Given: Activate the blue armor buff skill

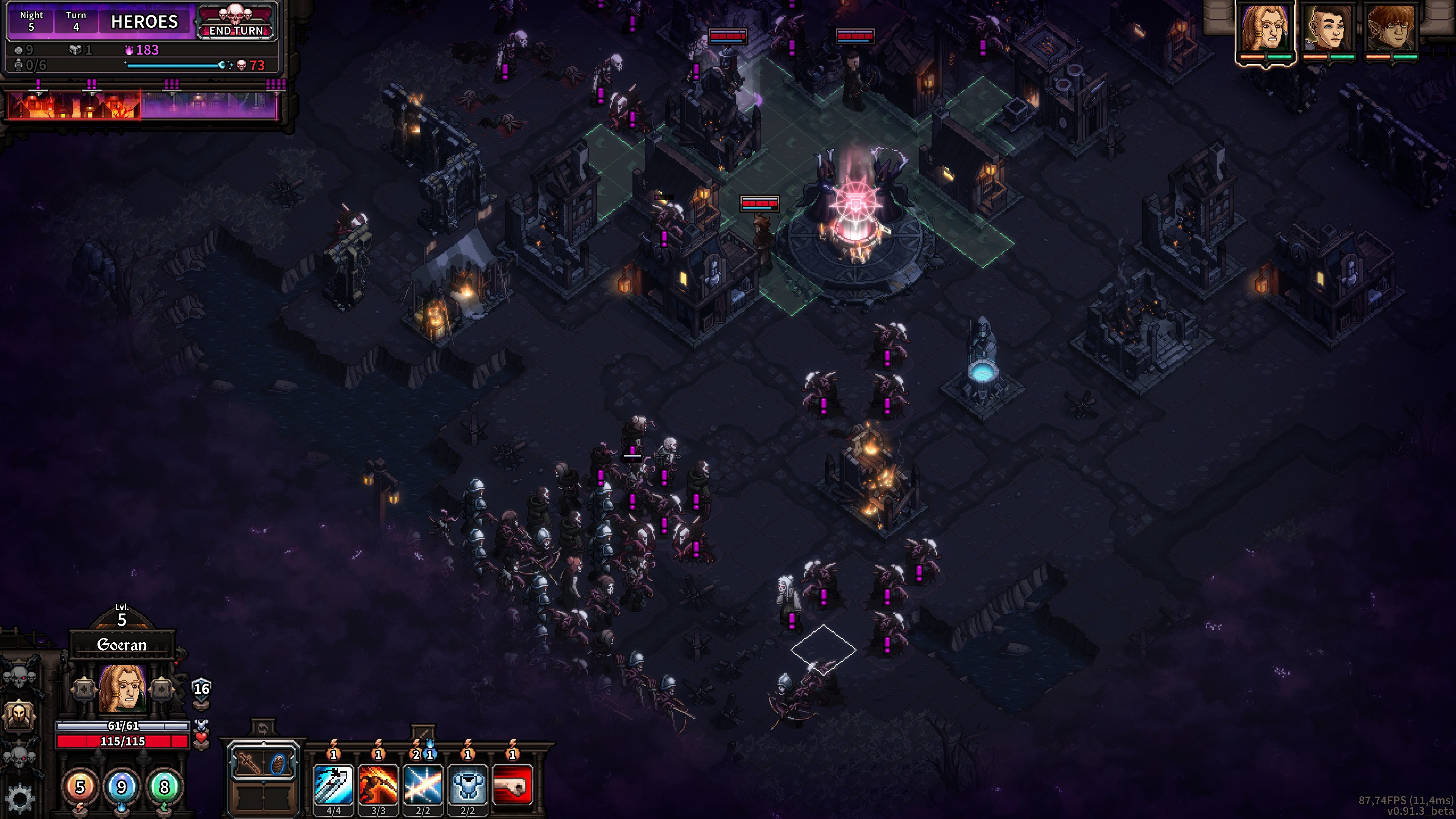Looking at the screenshot, I should [x=468, y=784].
